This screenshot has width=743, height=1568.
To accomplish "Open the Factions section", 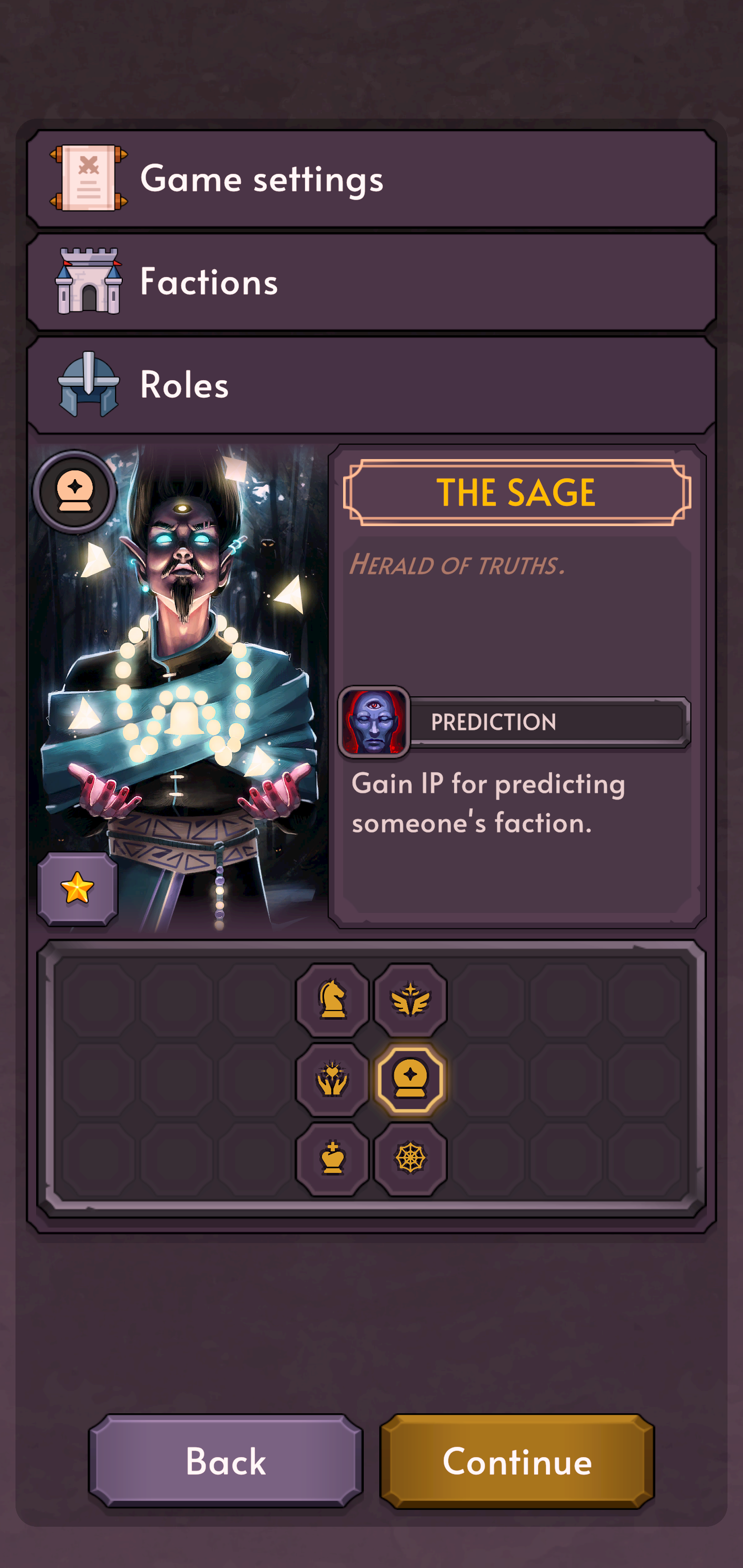I will coord(372,281).
